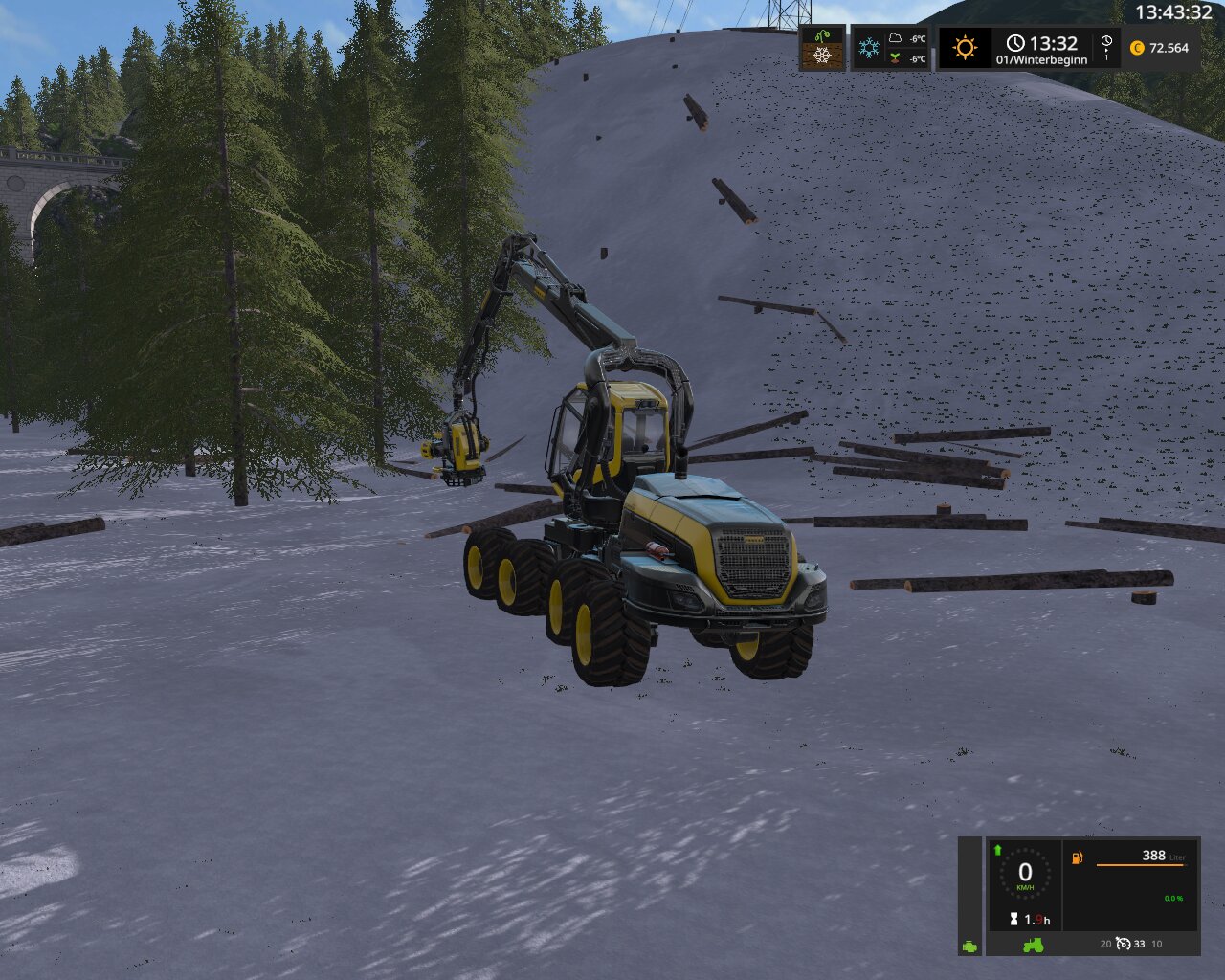Click the seasons soil and snowflake icon
This screenshot has width=1225, height=980.
[822, 47]
